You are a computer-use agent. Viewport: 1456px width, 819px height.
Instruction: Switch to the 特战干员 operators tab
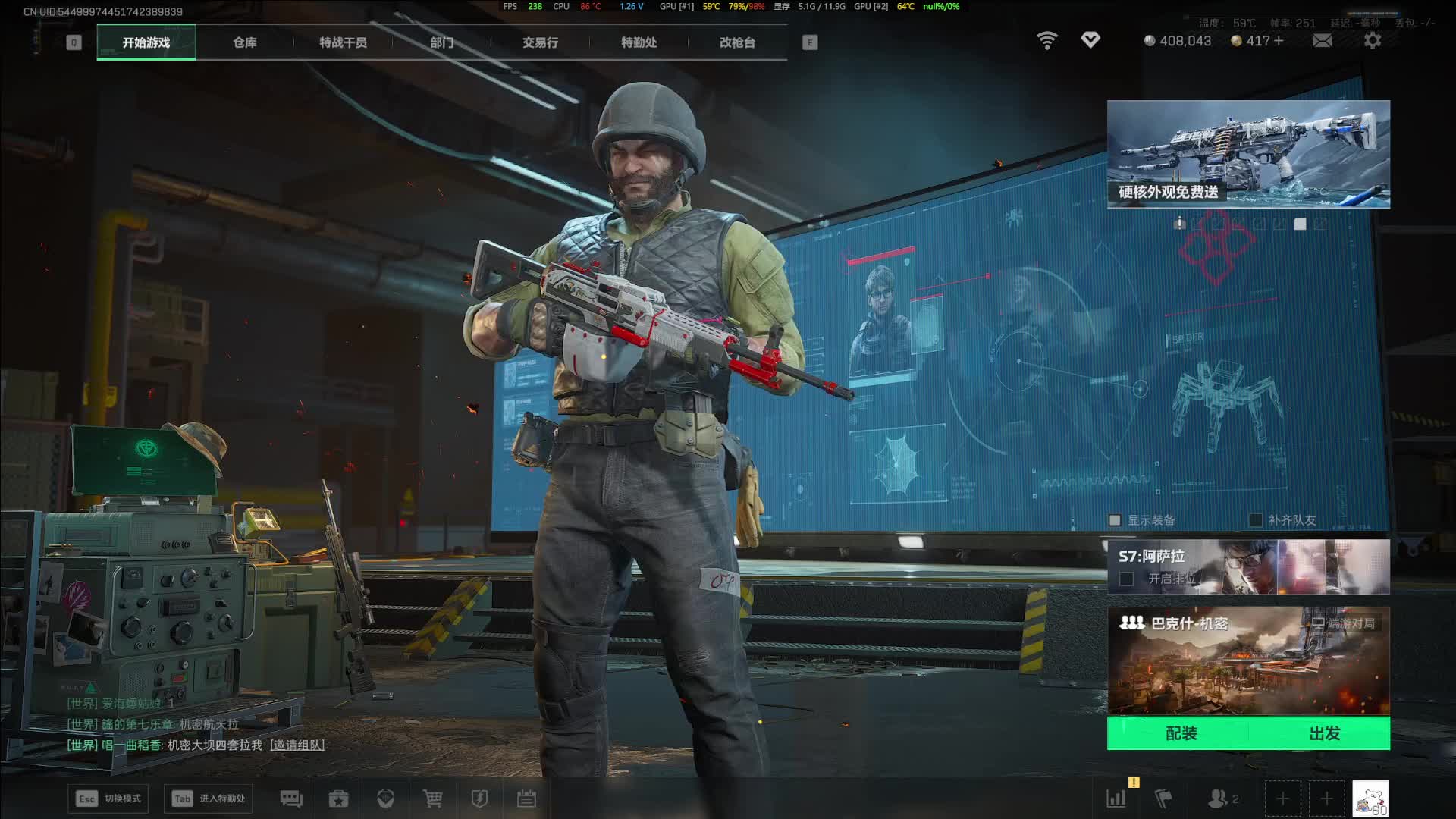pyautogui.click(x=343, y=42)
